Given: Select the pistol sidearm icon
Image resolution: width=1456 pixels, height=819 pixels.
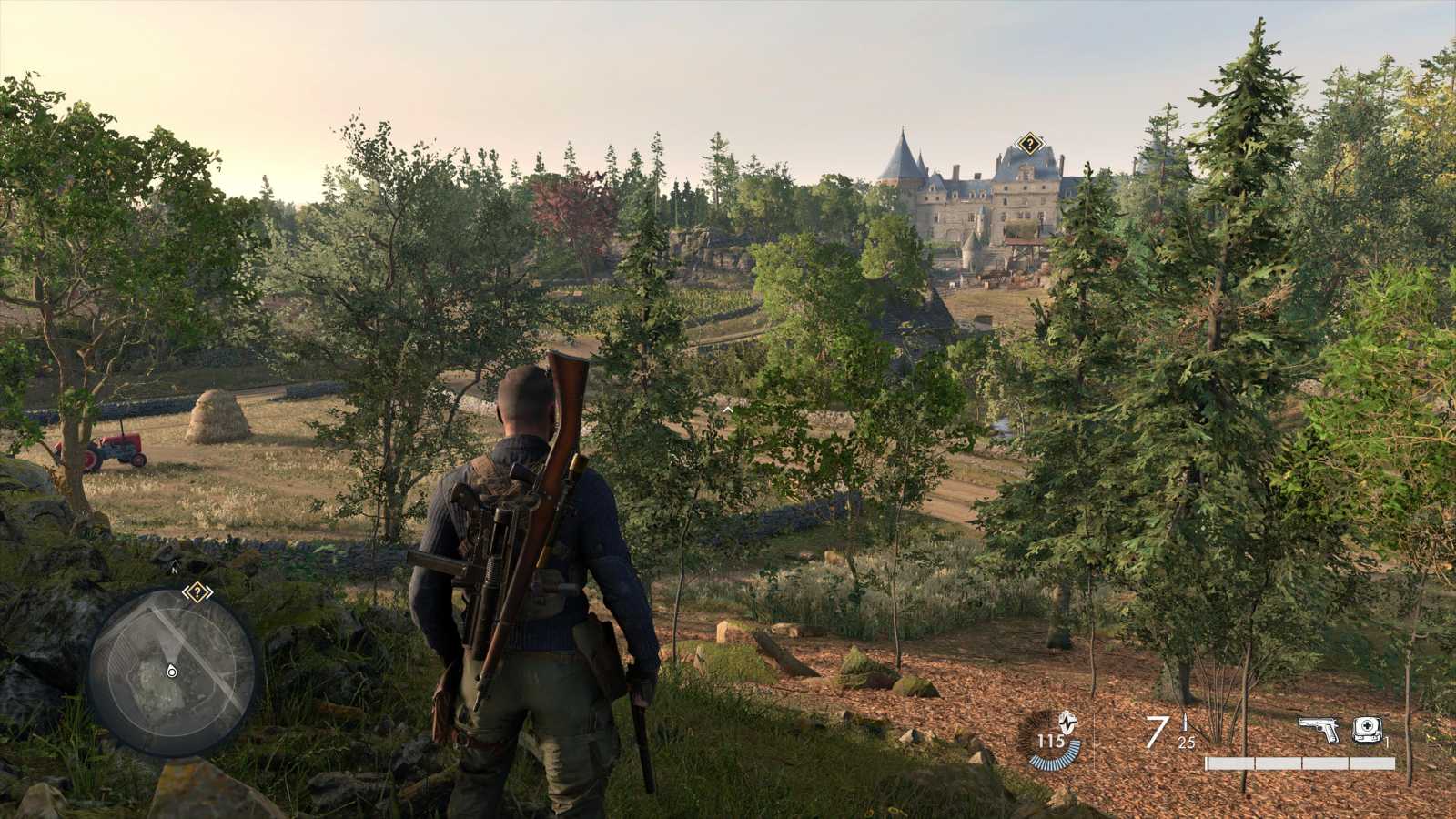Looking at the screenshot, I should 1319,729.
